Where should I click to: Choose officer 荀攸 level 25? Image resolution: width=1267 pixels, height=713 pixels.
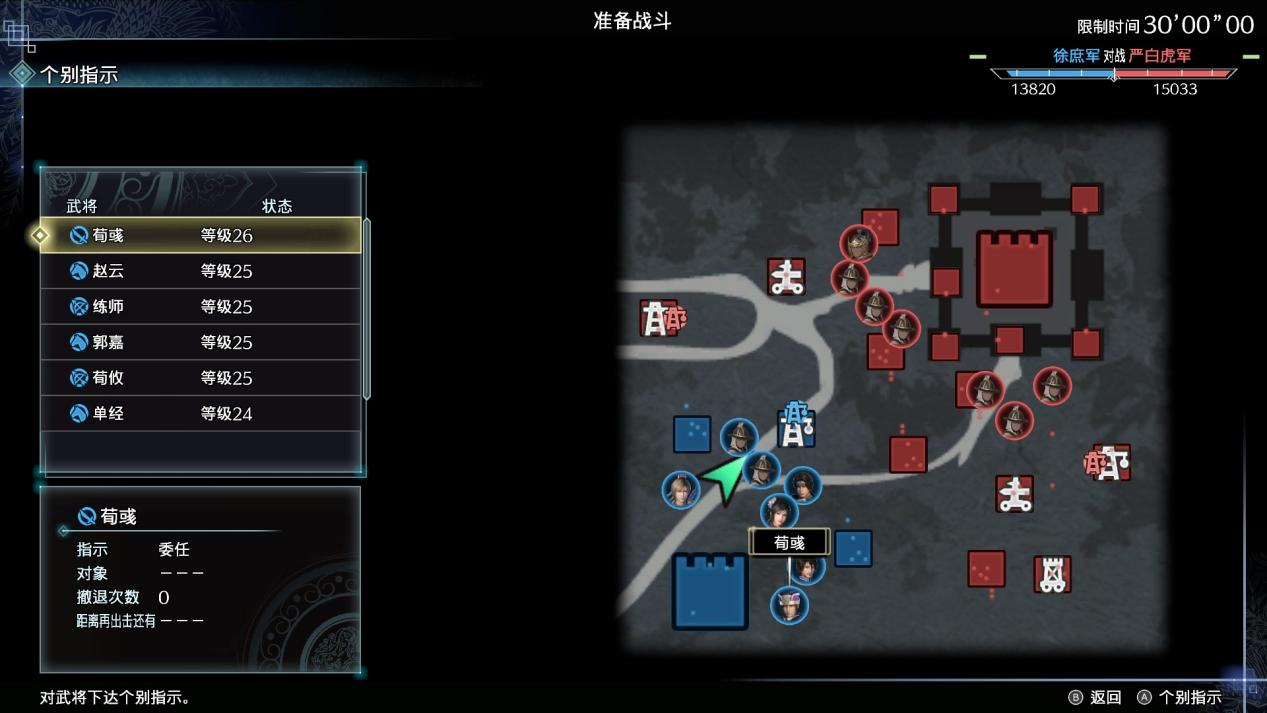point(200,378)
